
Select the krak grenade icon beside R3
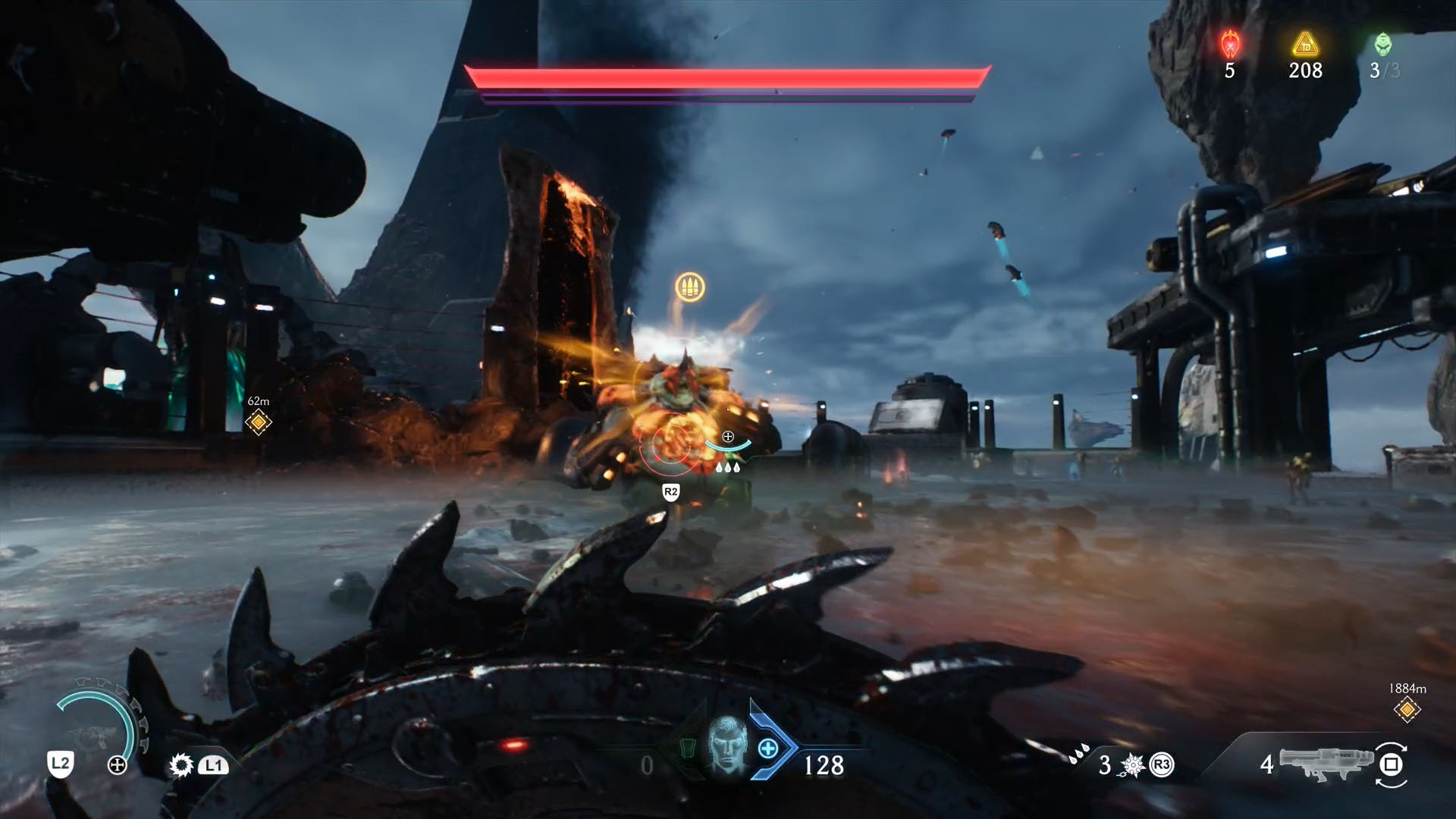(1131, 764)
